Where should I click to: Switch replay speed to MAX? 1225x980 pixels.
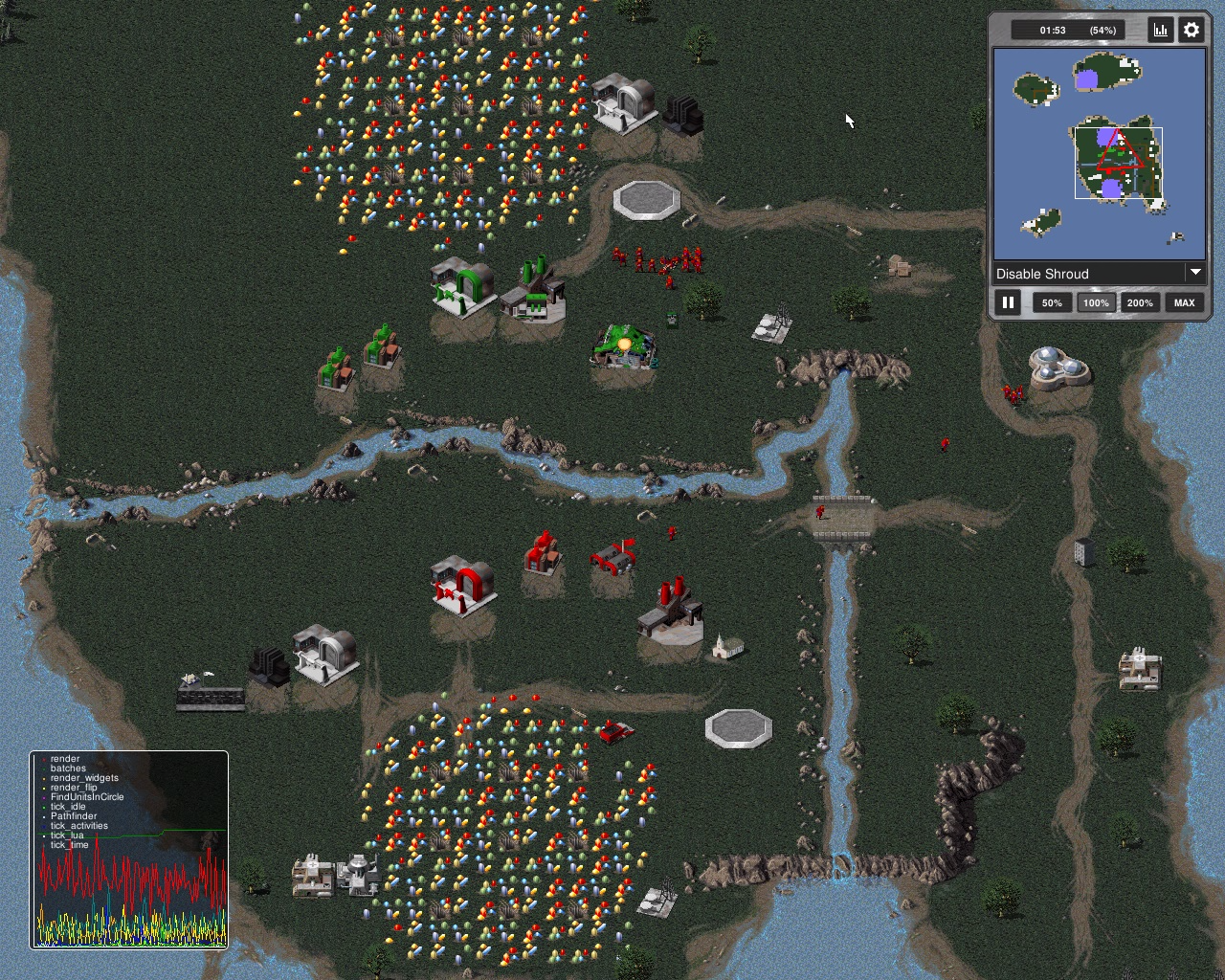1184,302
